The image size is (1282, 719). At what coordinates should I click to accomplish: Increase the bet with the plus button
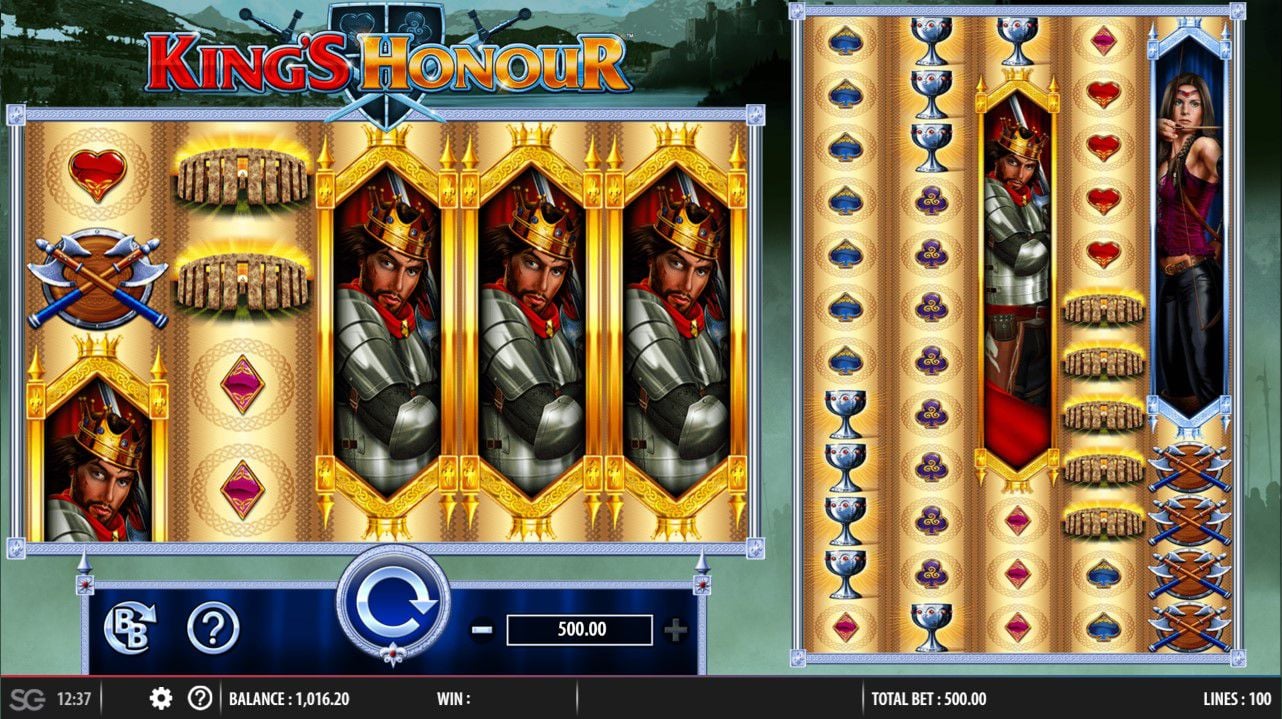(676, 630)
